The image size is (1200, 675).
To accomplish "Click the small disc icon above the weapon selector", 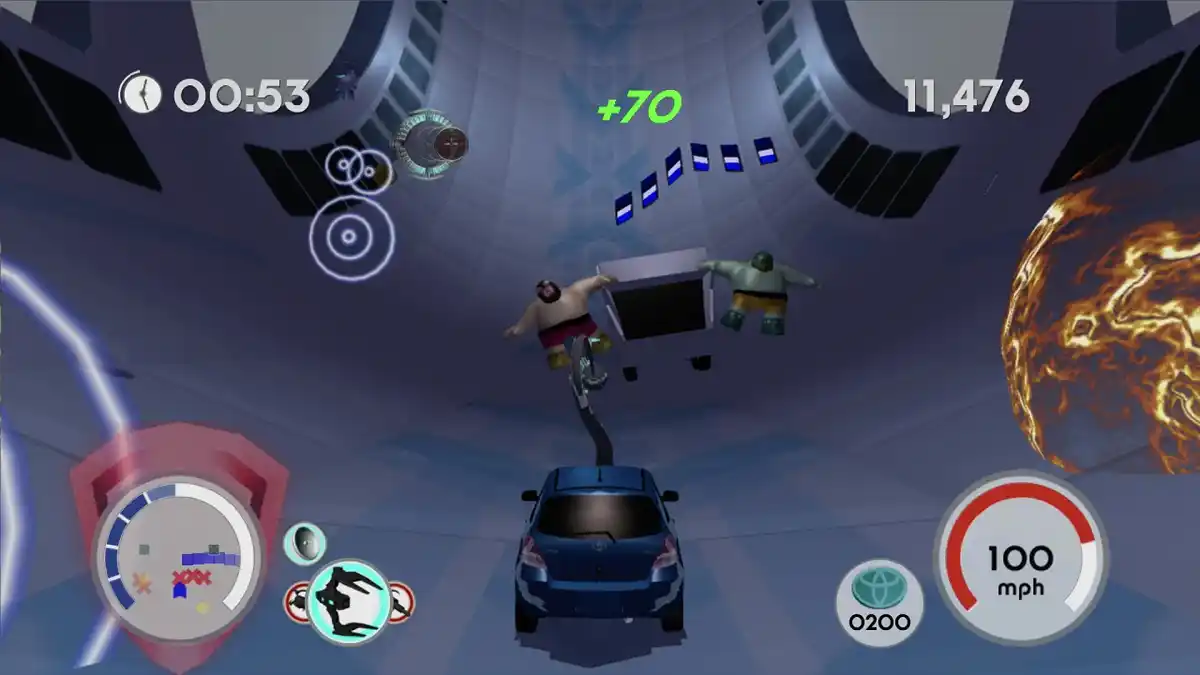I will click(305, 543).
